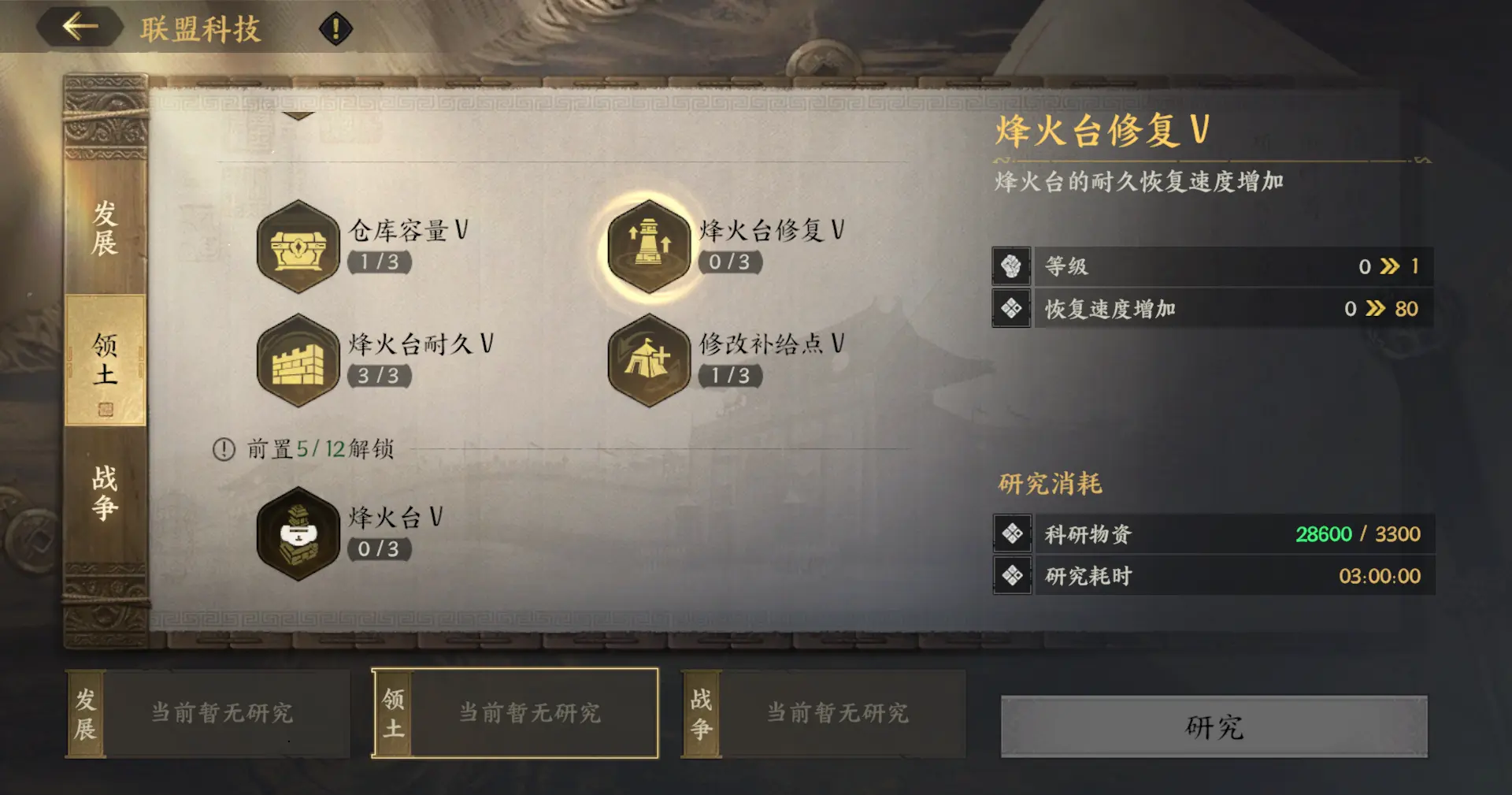The image size is (1512, 795).
Task: Select the 发展 research slot at bottom
Action: pyautogui.click(x=85, y=712)
